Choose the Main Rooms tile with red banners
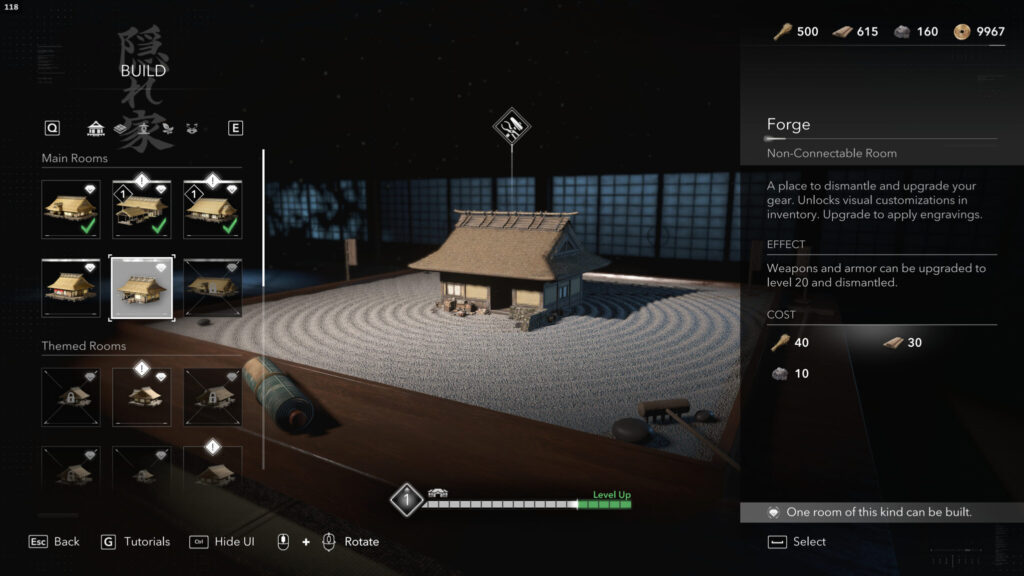The image size is (1024, 576). pos(70,288)
